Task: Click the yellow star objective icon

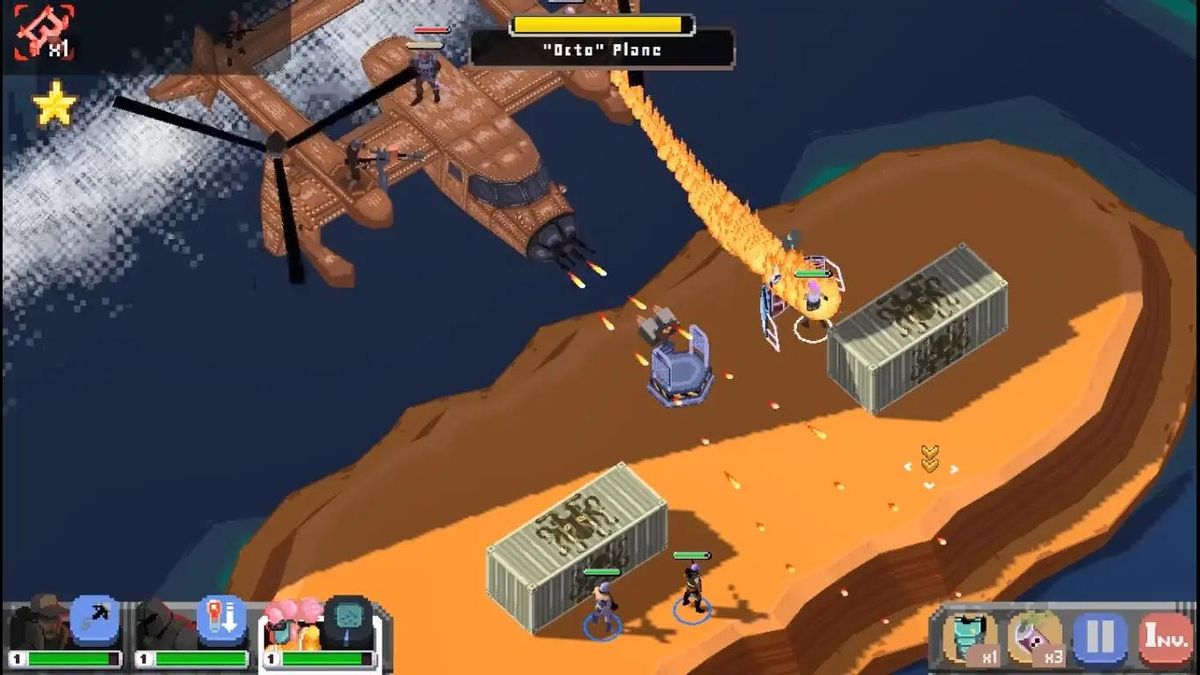Action: [x=54, y=104]
